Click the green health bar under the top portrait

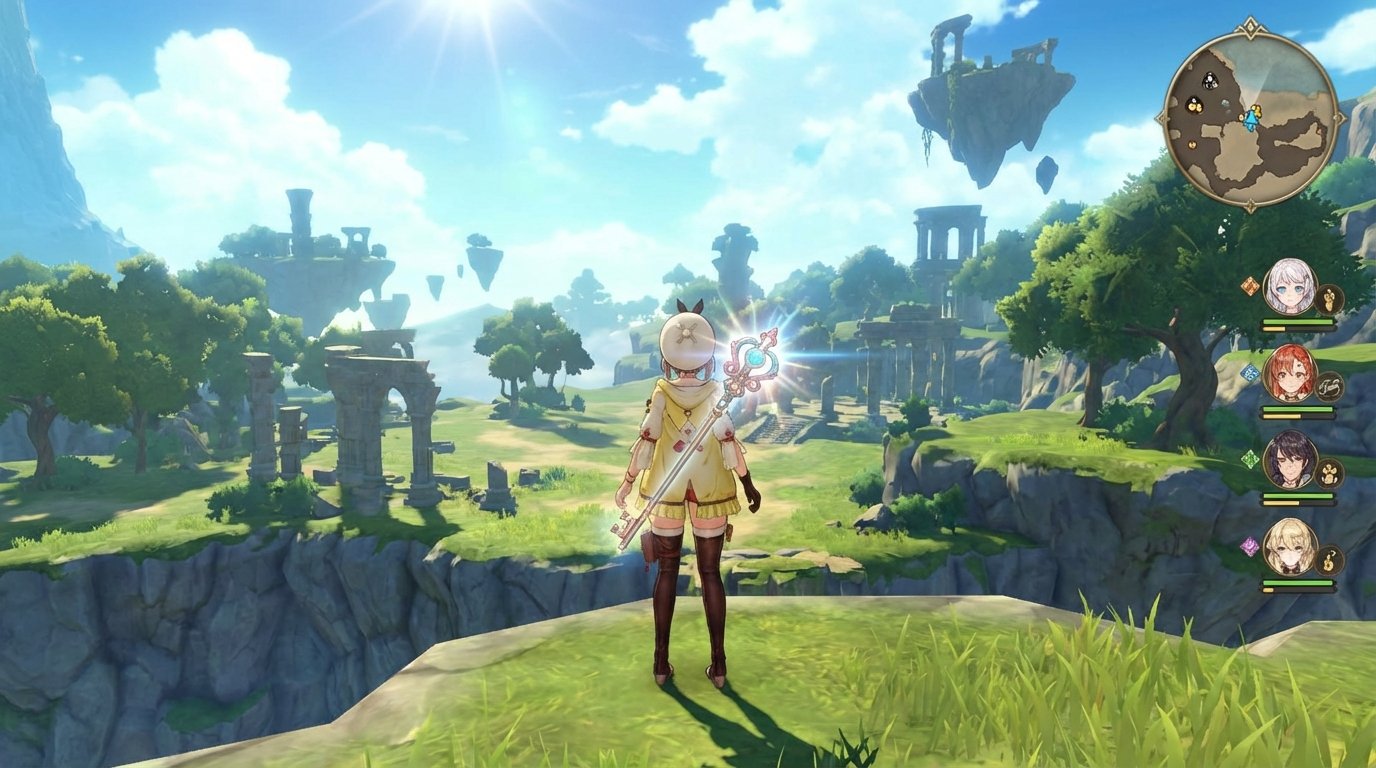1298,321
